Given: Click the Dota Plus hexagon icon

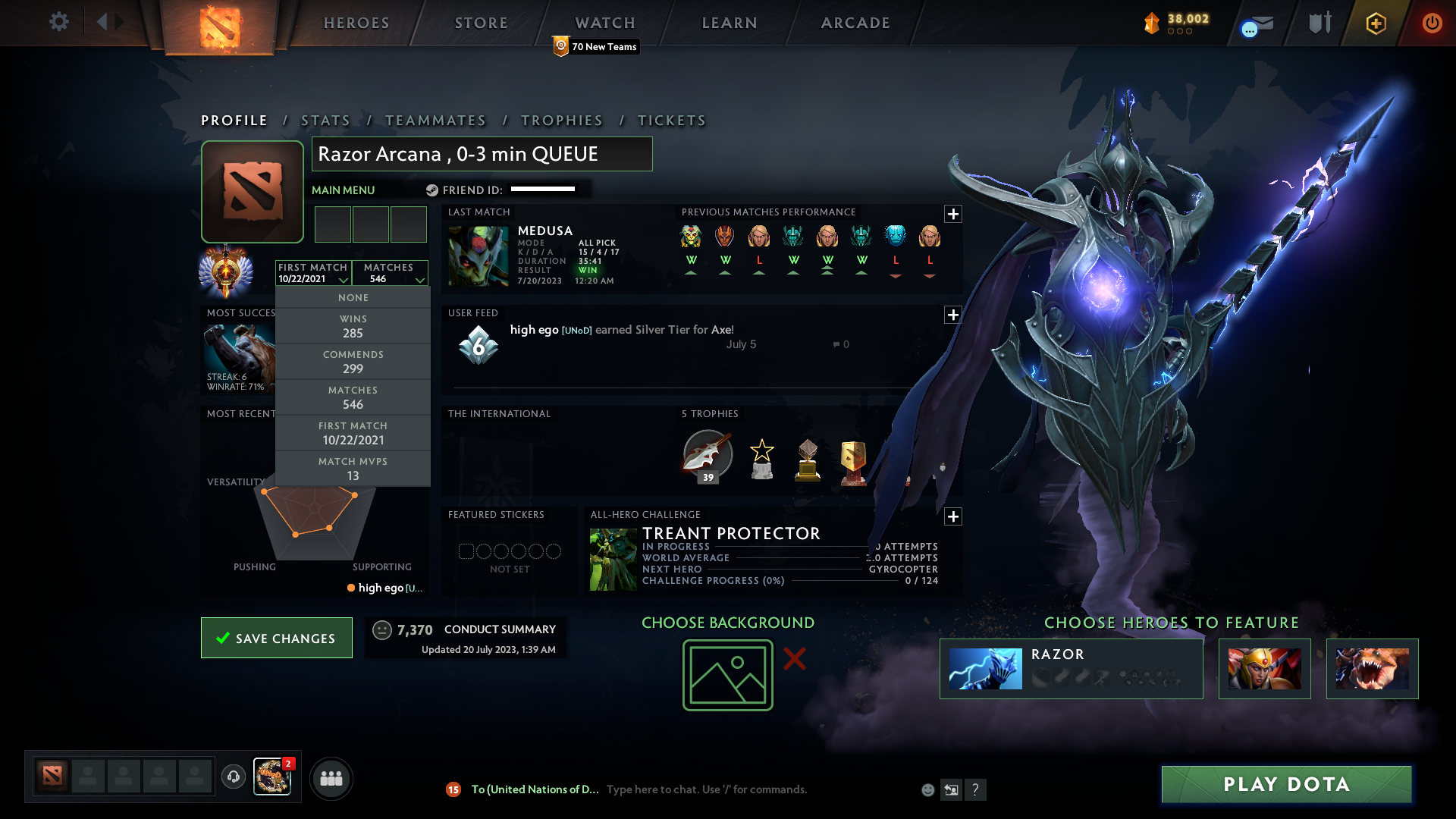Looking at the screenshot, I should [1375, 23].
